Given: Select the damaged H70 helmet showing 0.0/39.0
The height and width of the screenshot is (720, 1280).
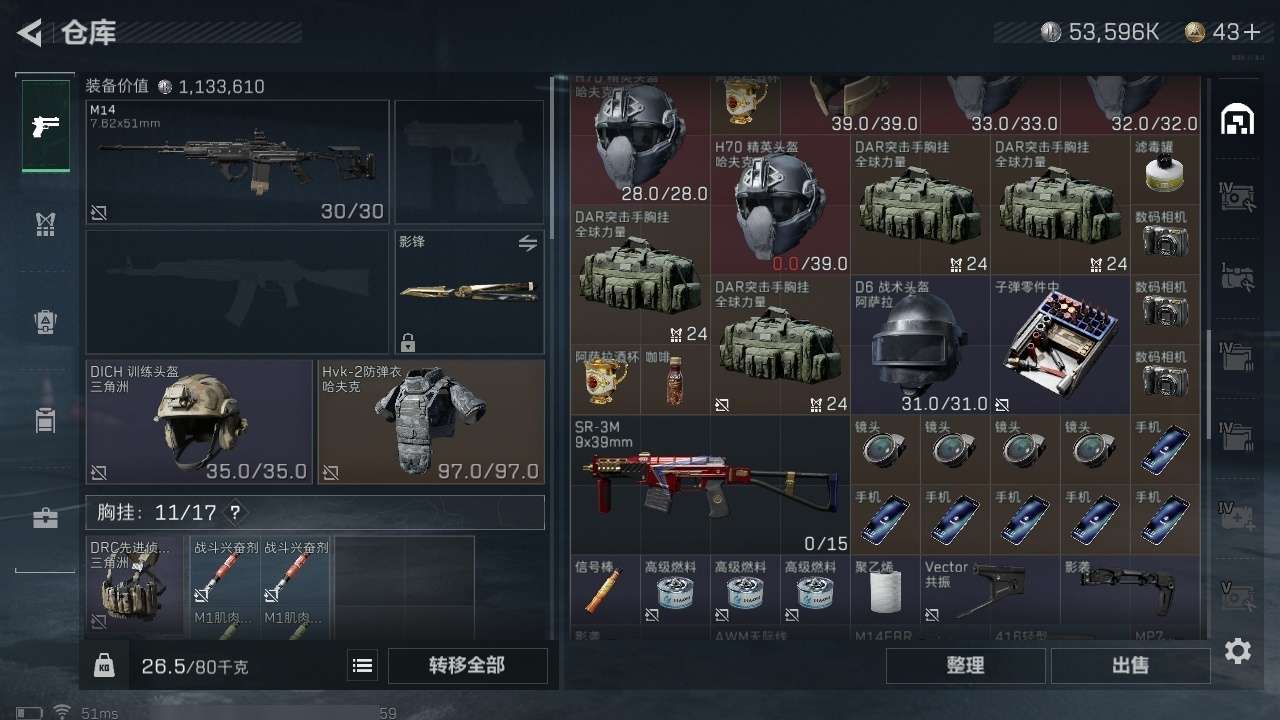Looking at the screenshot, I should (x=780, y=205).
